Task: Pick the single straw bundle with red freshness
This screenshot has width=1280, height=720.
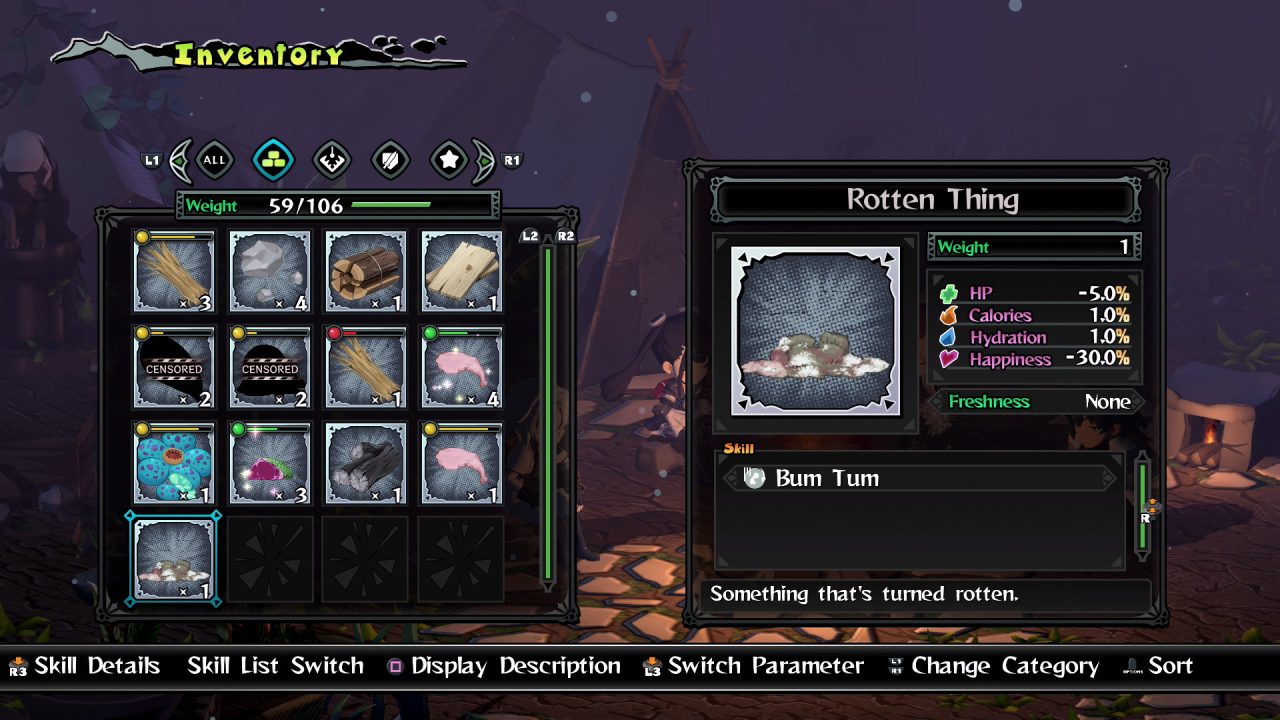Action: [x=366, y=367]
